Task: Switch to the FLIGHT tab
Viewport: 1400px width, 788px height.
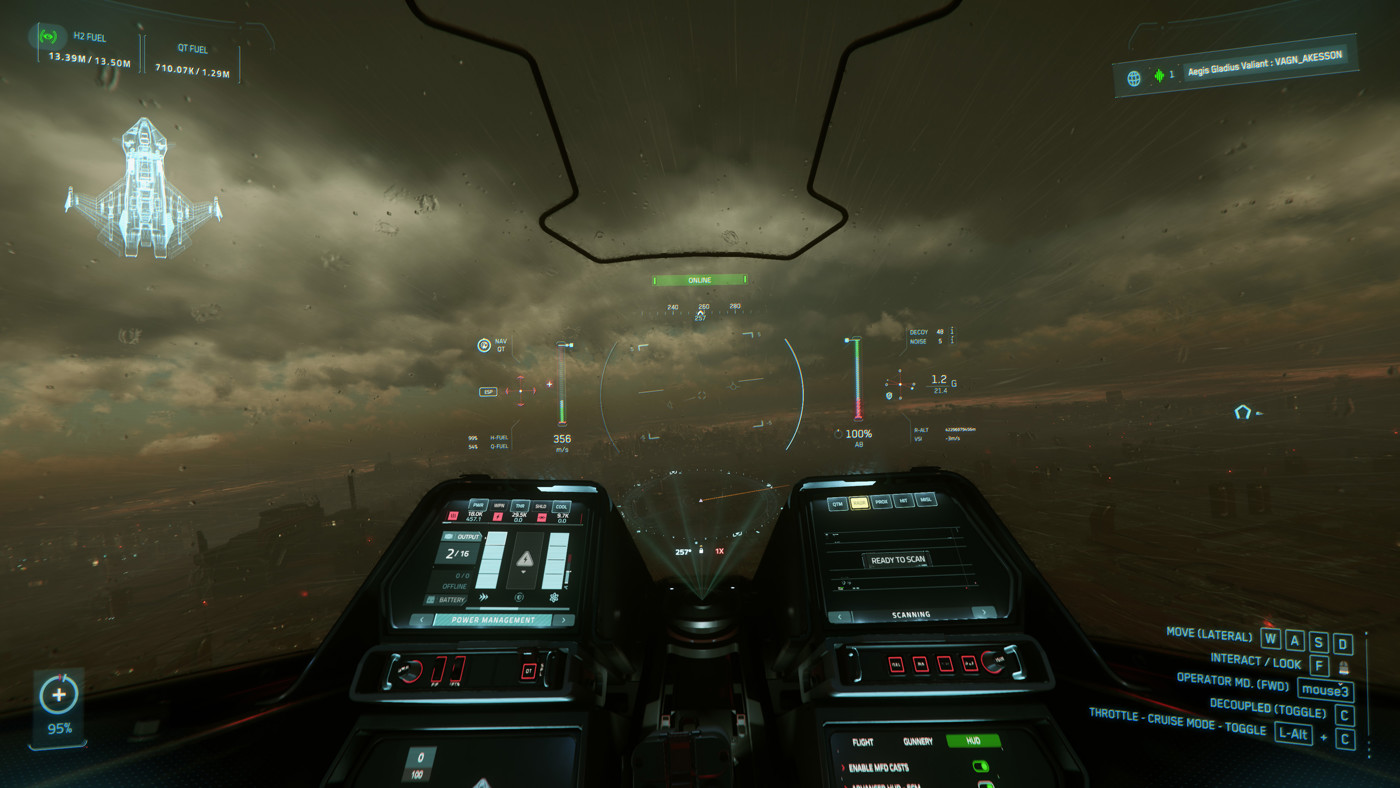Action: 863,742
